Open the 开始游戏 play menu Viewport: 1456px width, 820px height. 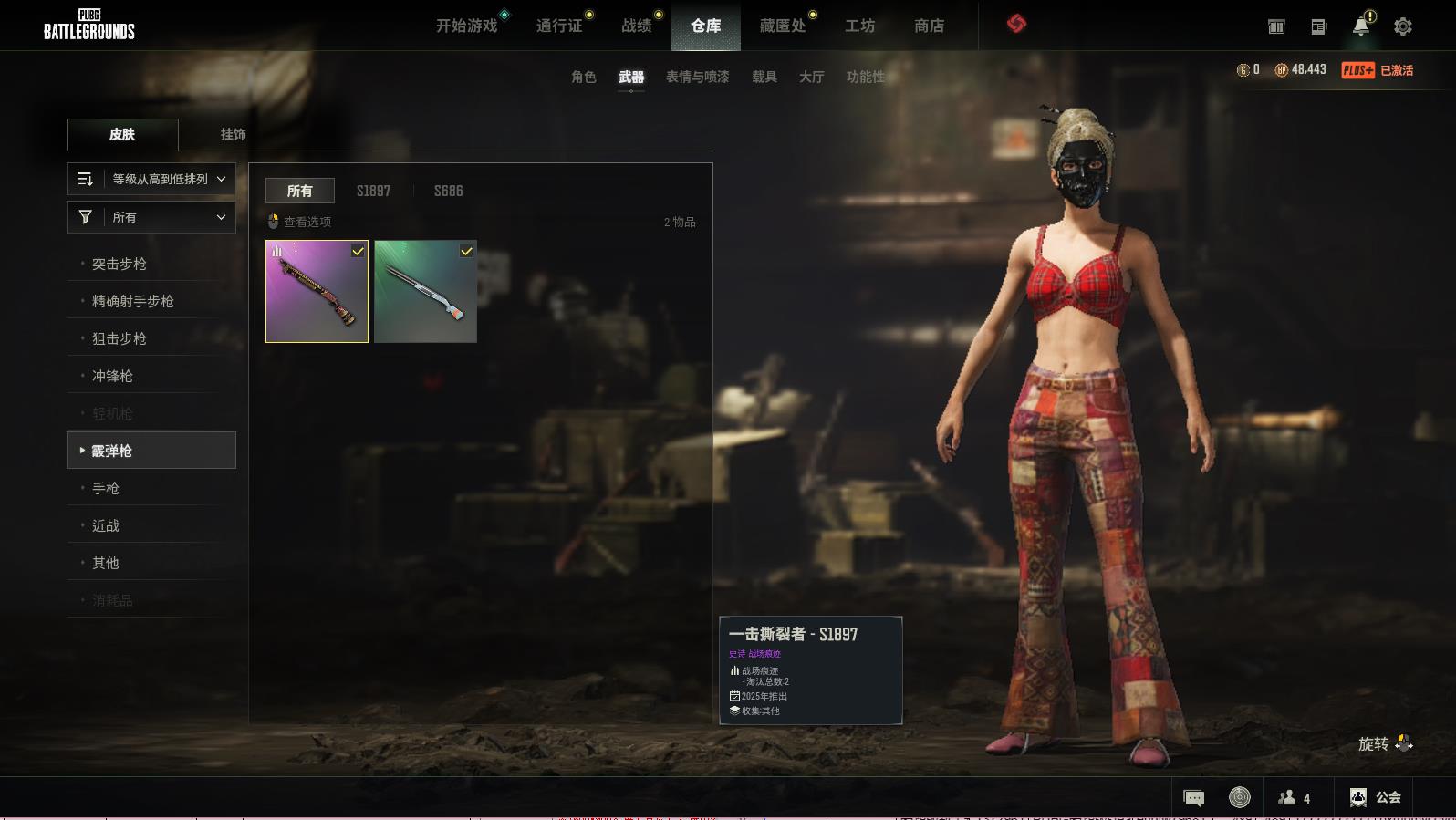[466, 26]
